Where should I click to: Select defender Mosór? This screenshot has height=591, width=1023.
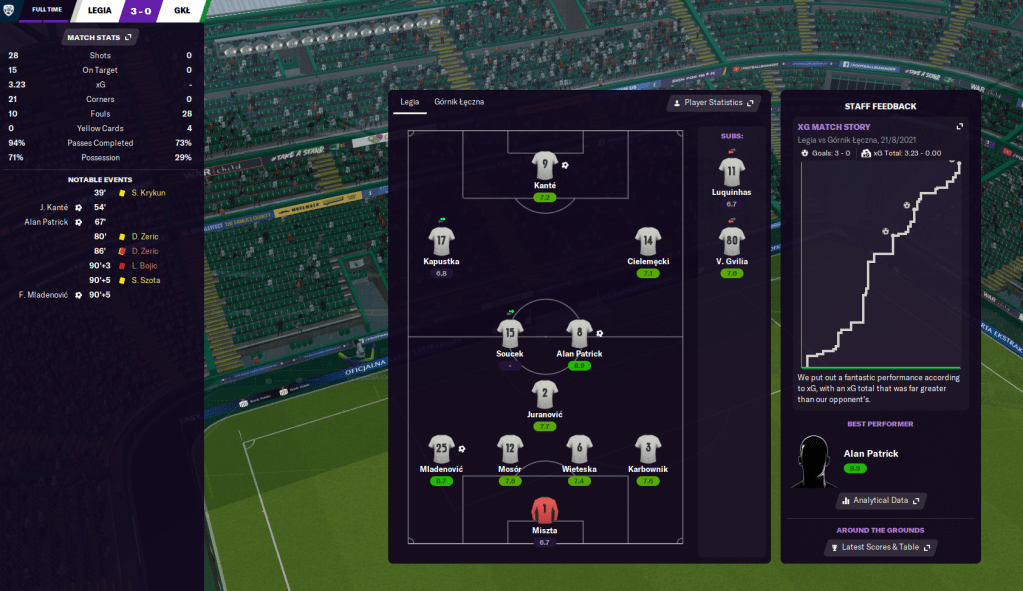(510, 449)
